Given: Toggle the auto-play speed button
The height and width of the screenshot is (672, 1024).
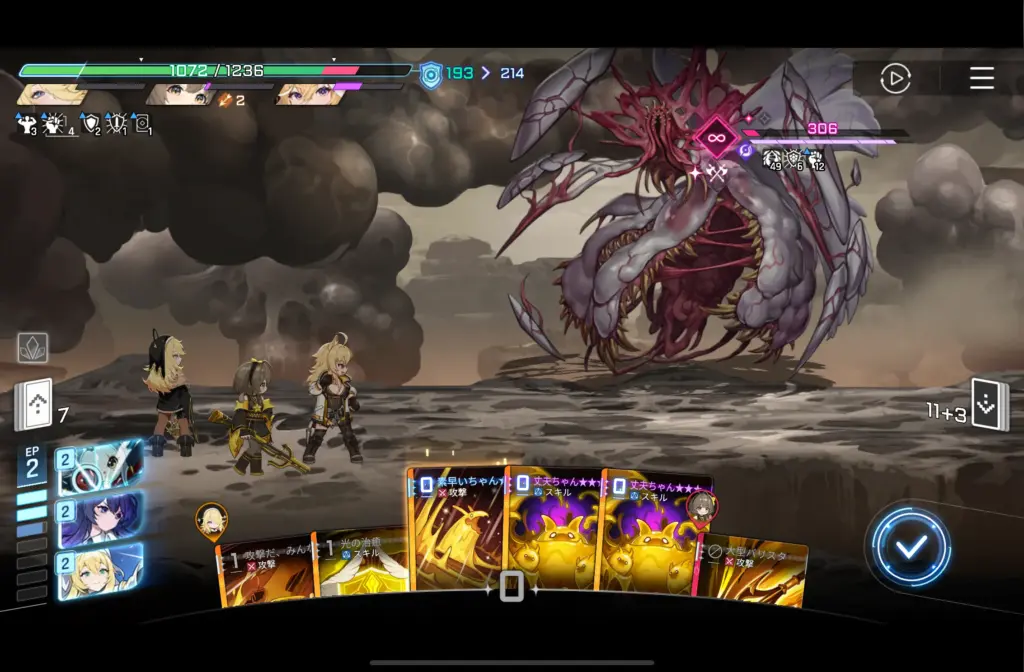Looking at the screenshot, I should pyautogui.click(x=895, y=78).
